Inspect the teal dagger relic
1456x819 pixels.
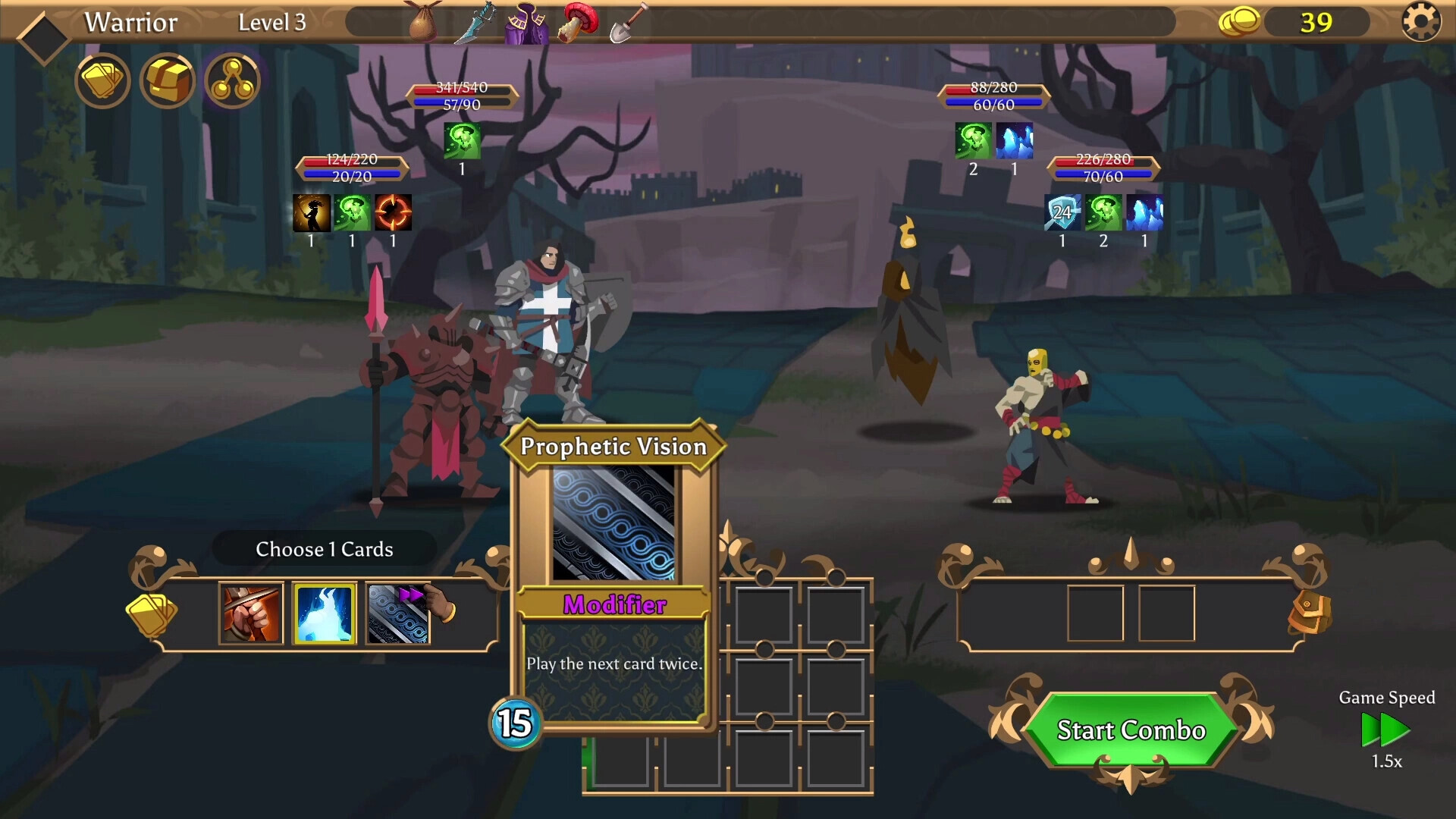475,21
